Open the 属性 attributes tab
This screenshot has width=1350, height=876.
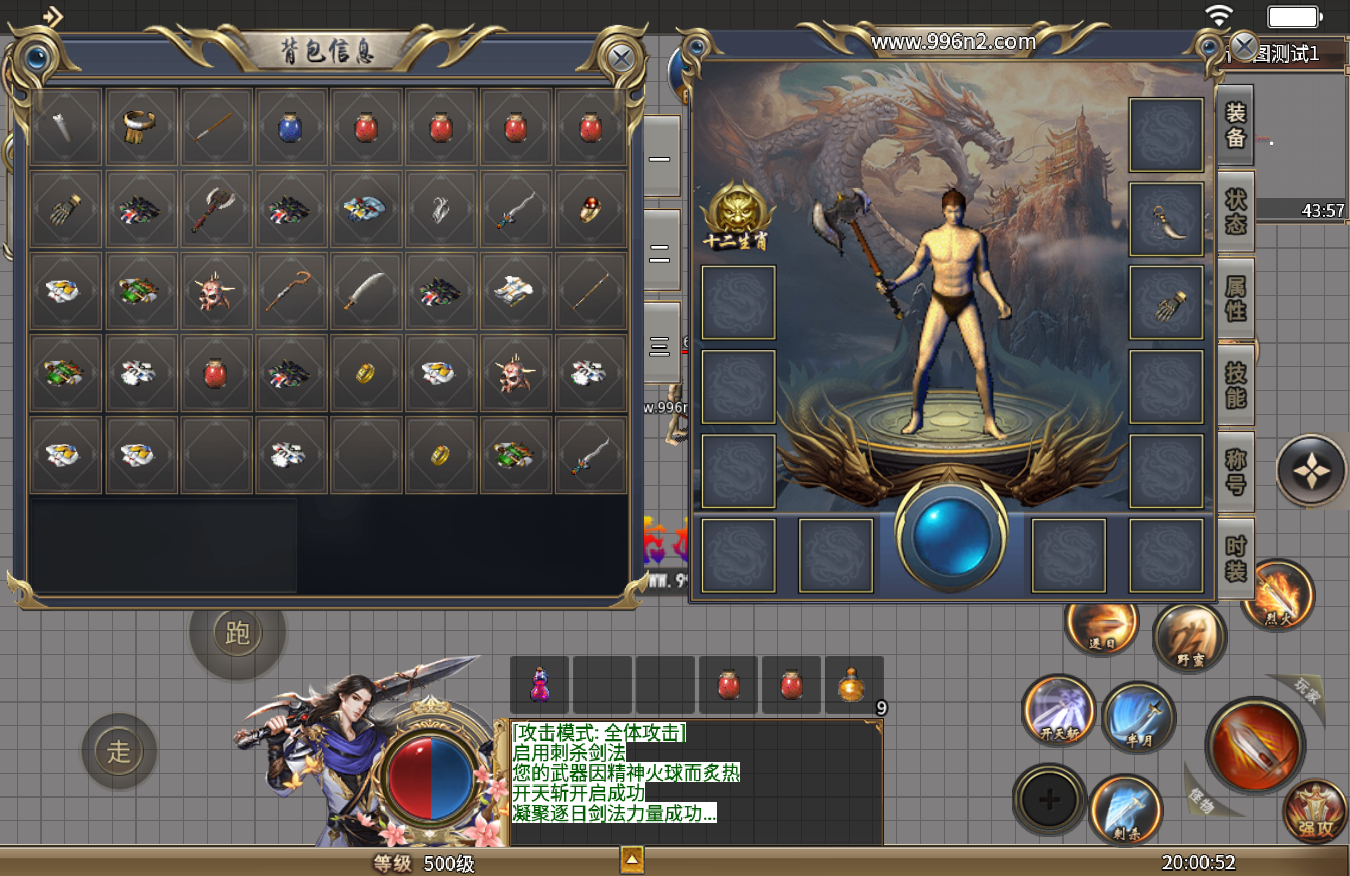[x=1236, y=297]
